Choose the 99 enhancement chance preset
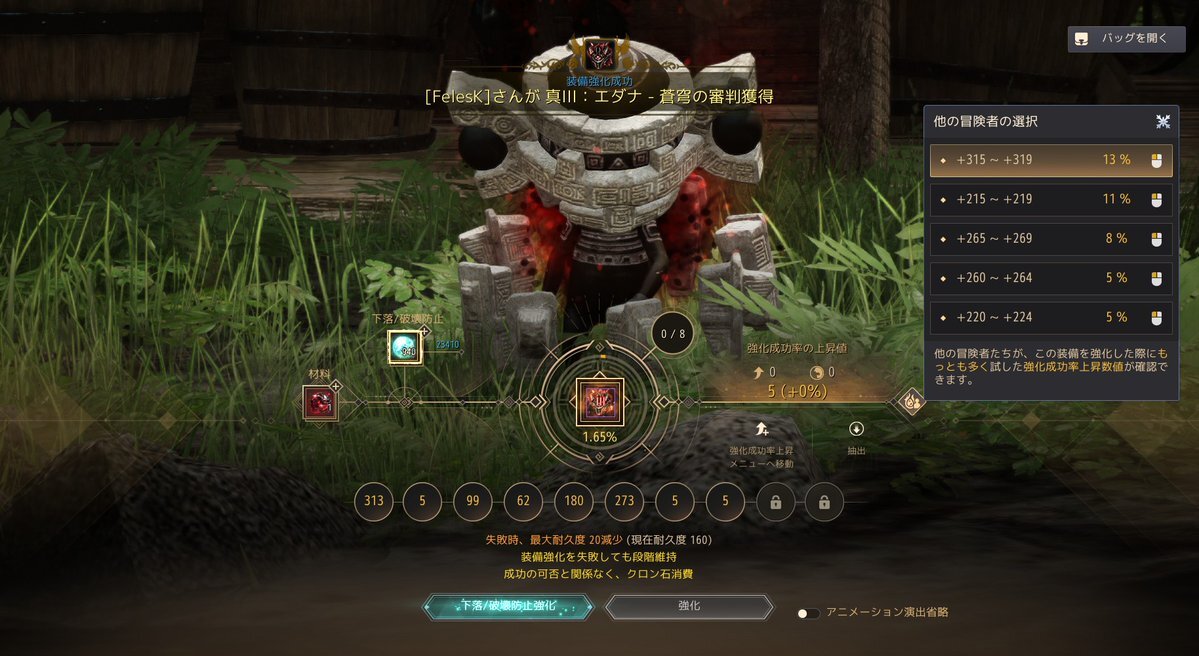 pos(473,502)
